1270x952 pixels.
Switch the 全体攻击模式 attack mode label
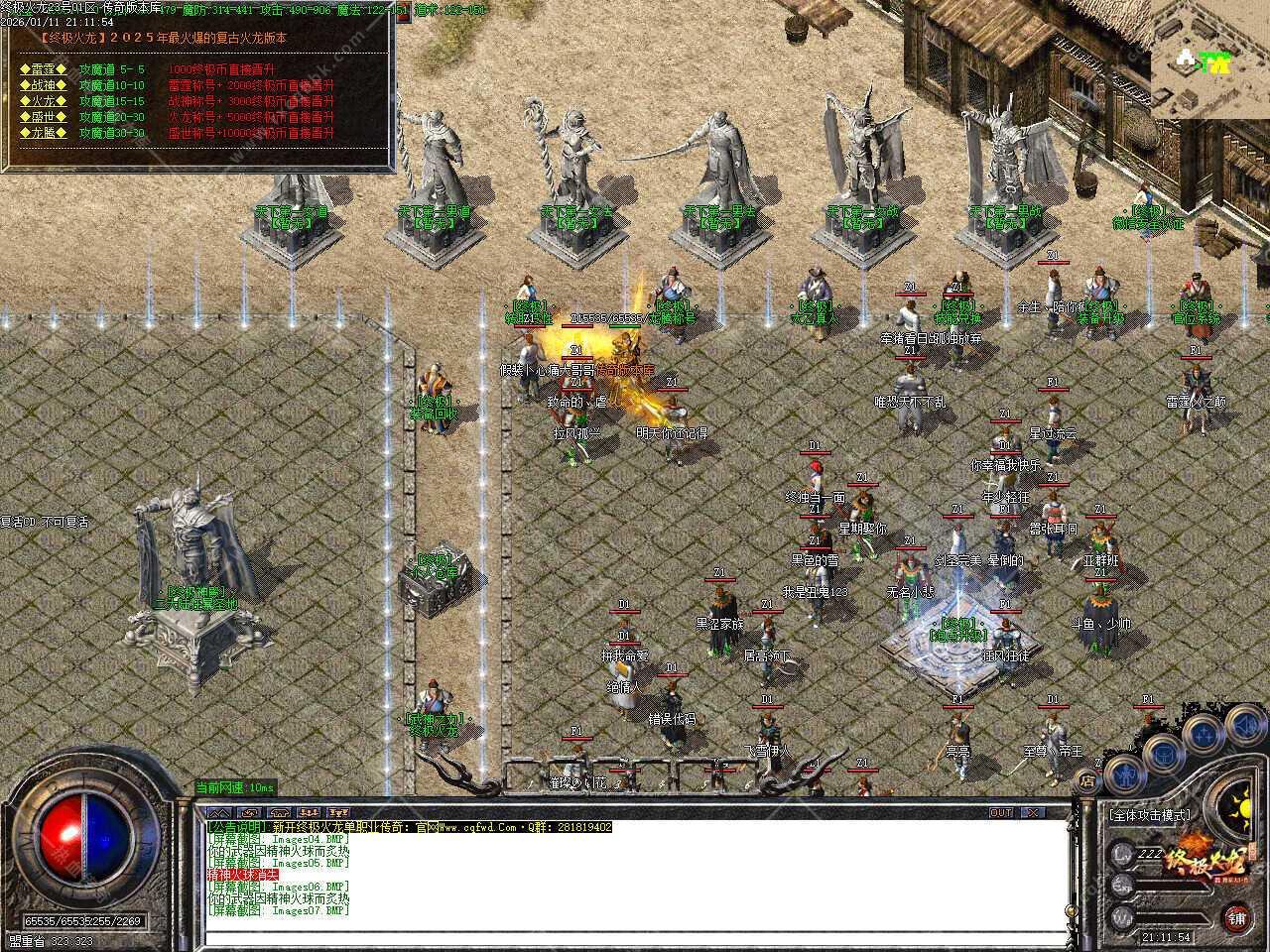pos(1151,815)
